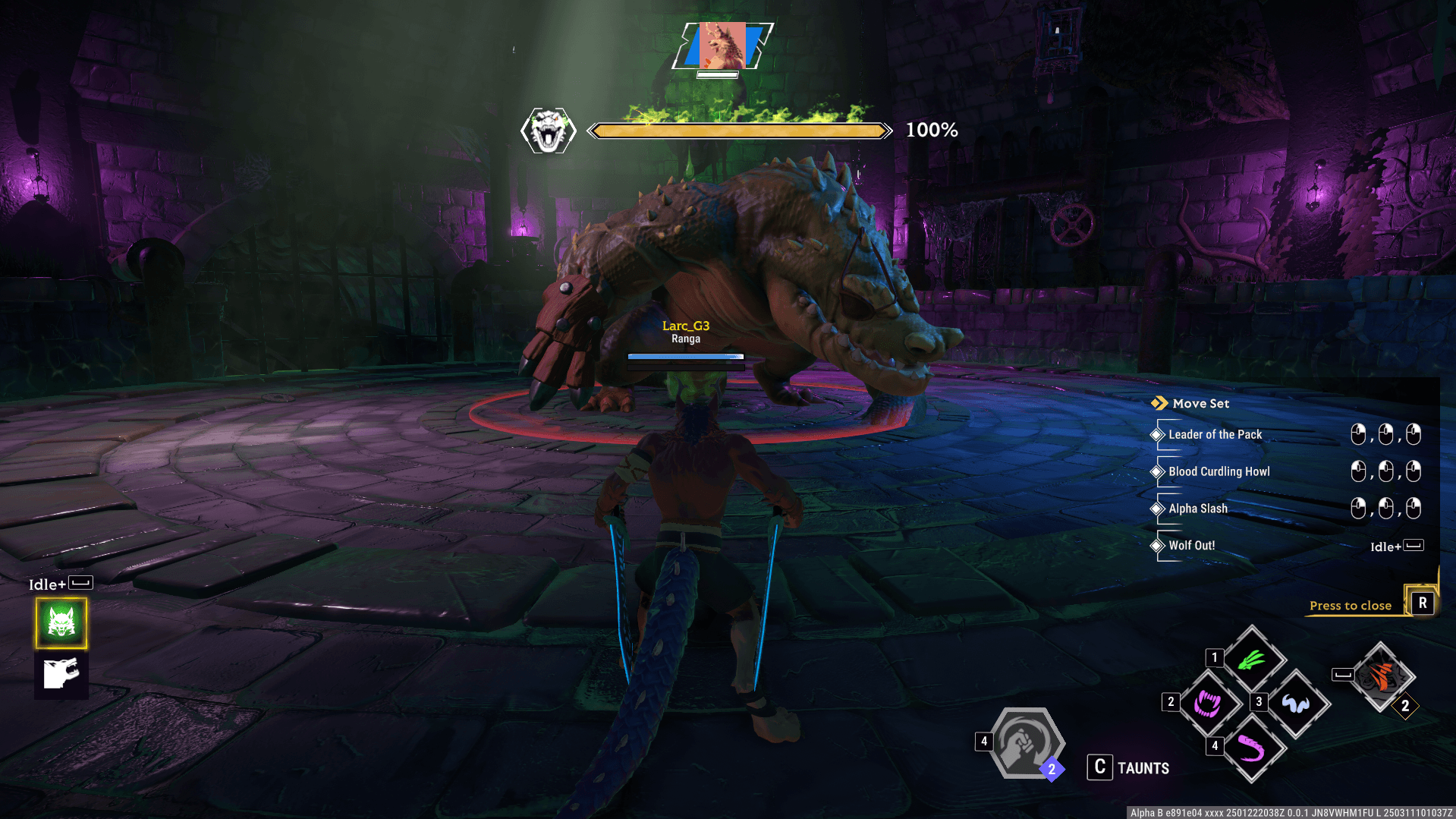Select the Wolf Out! move
Screen dimensions: 1456x819
click(x=1191, y=545)
